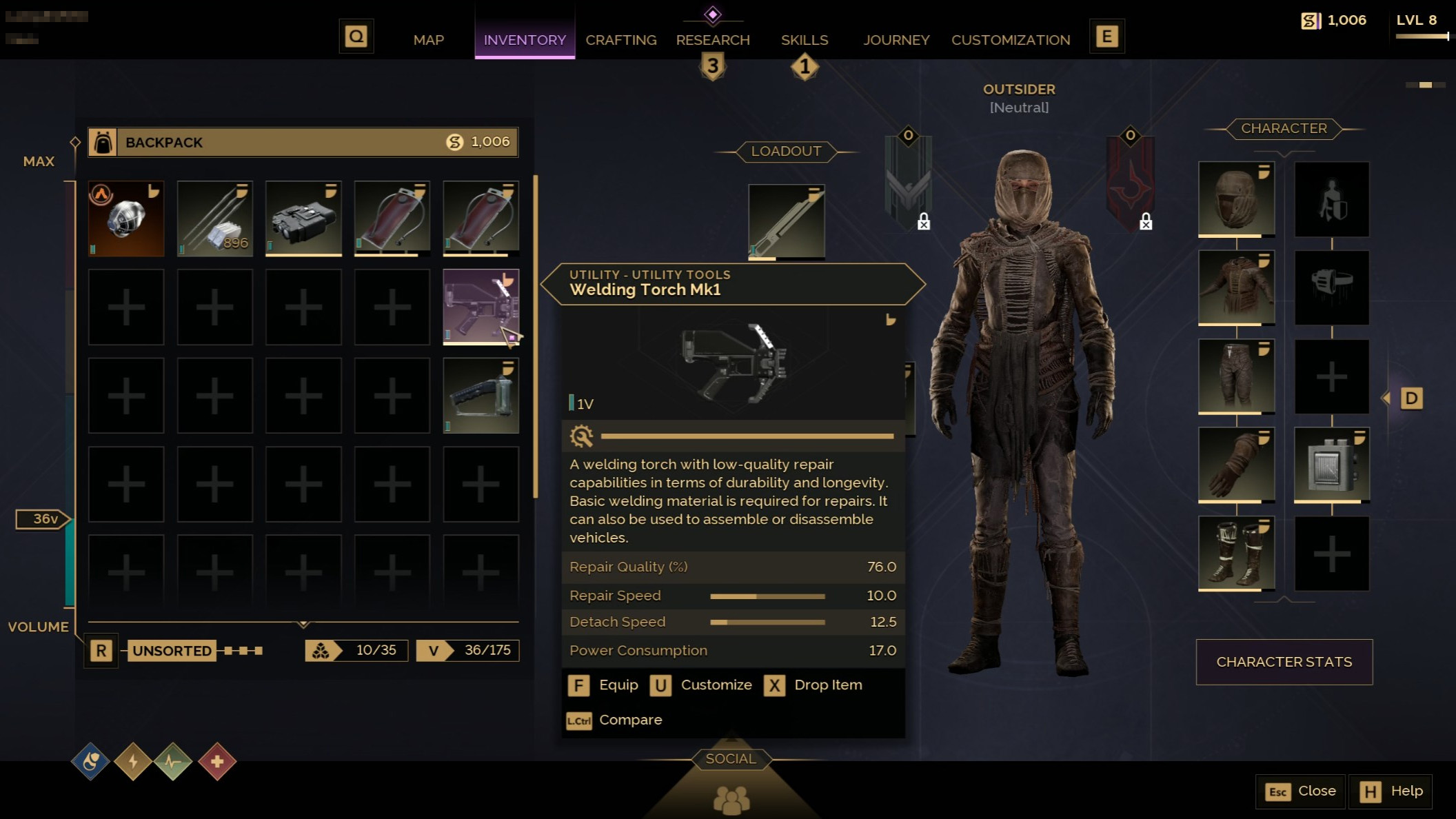
Task: Open CHARACTER STATS
Action: tap(1284, 661)
